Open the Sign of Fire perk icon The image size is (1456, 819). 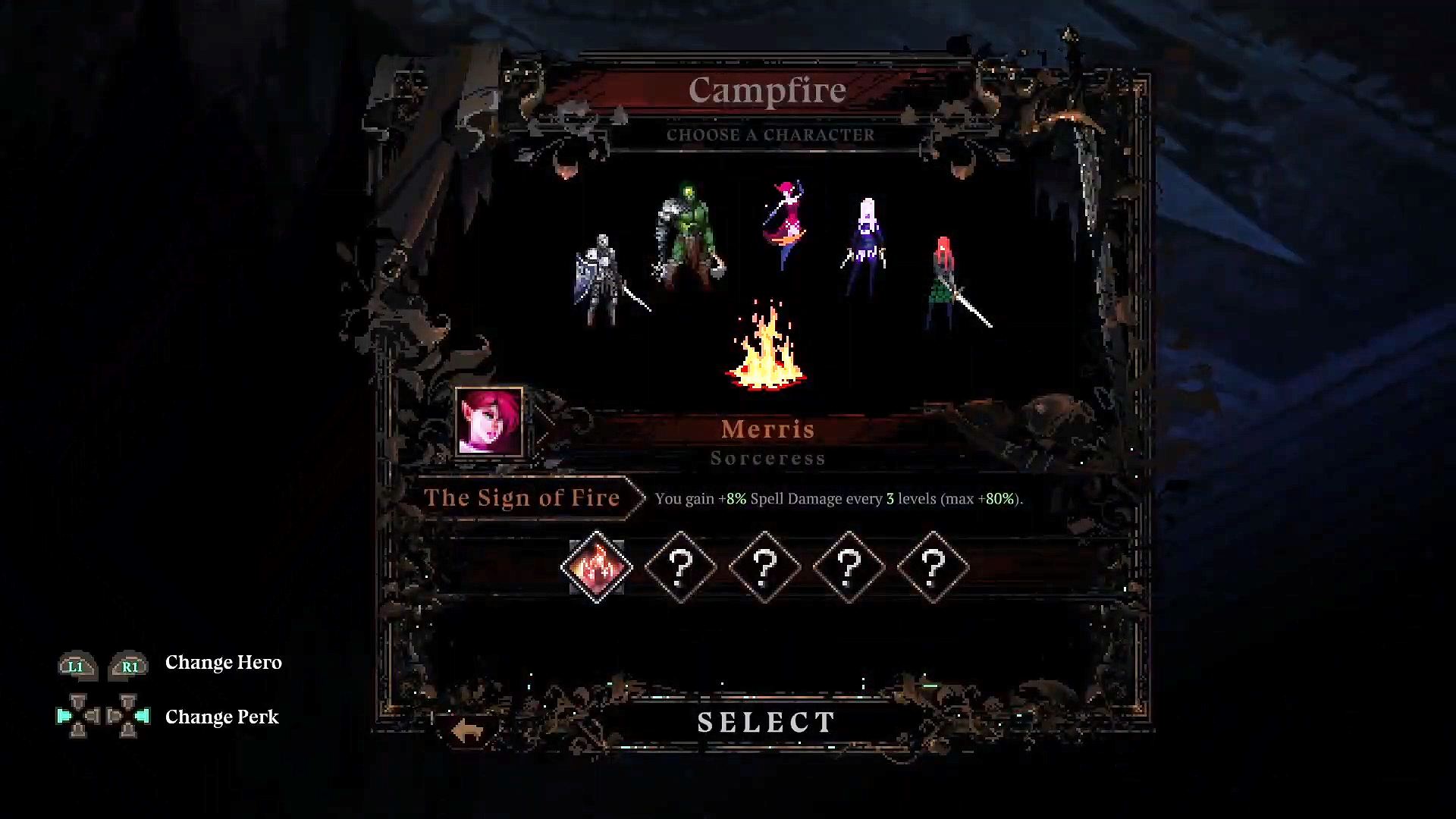click(596, 568)
